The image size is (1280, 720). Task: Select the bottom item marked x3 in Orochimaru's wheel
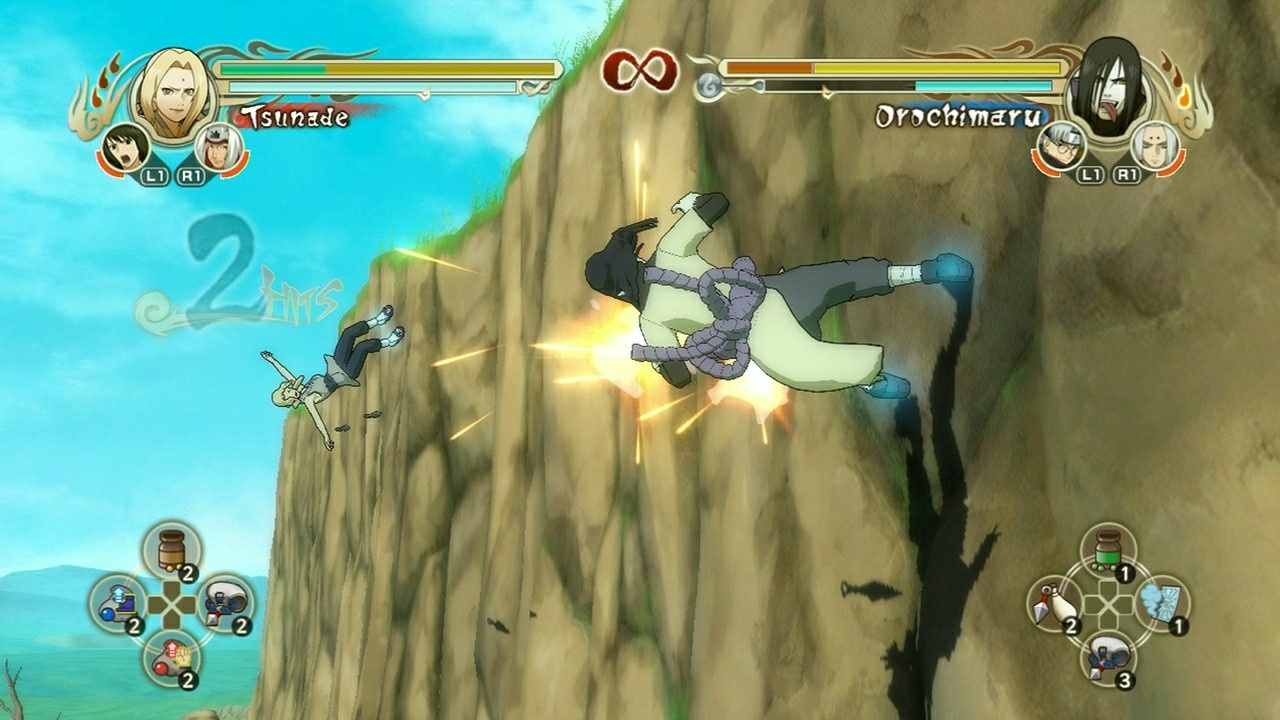point(1108,655)
